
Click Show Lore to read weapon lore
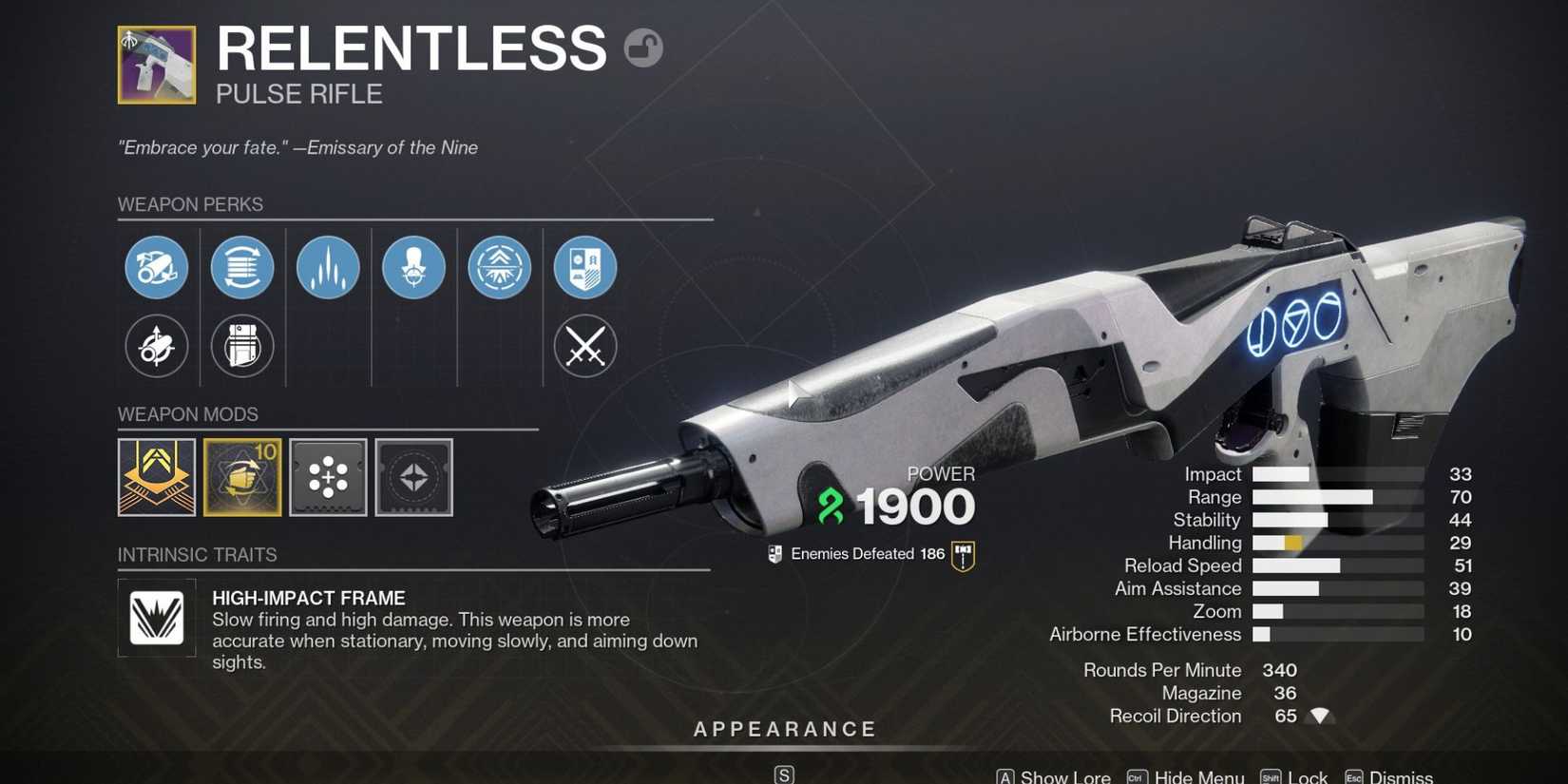[x=1064, y=775]
